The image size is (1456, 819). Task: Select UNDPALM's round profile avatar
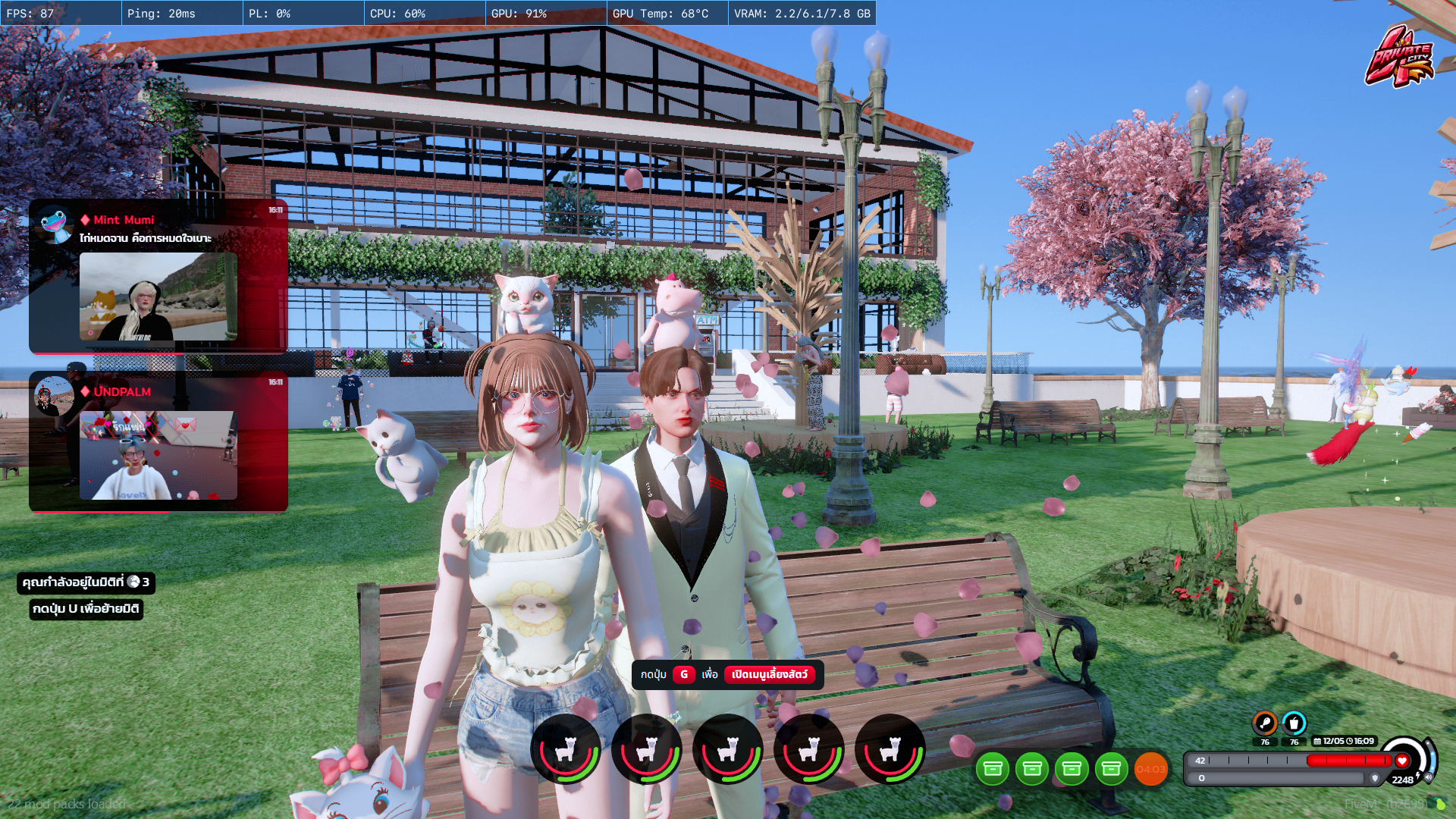click(54, 395)
